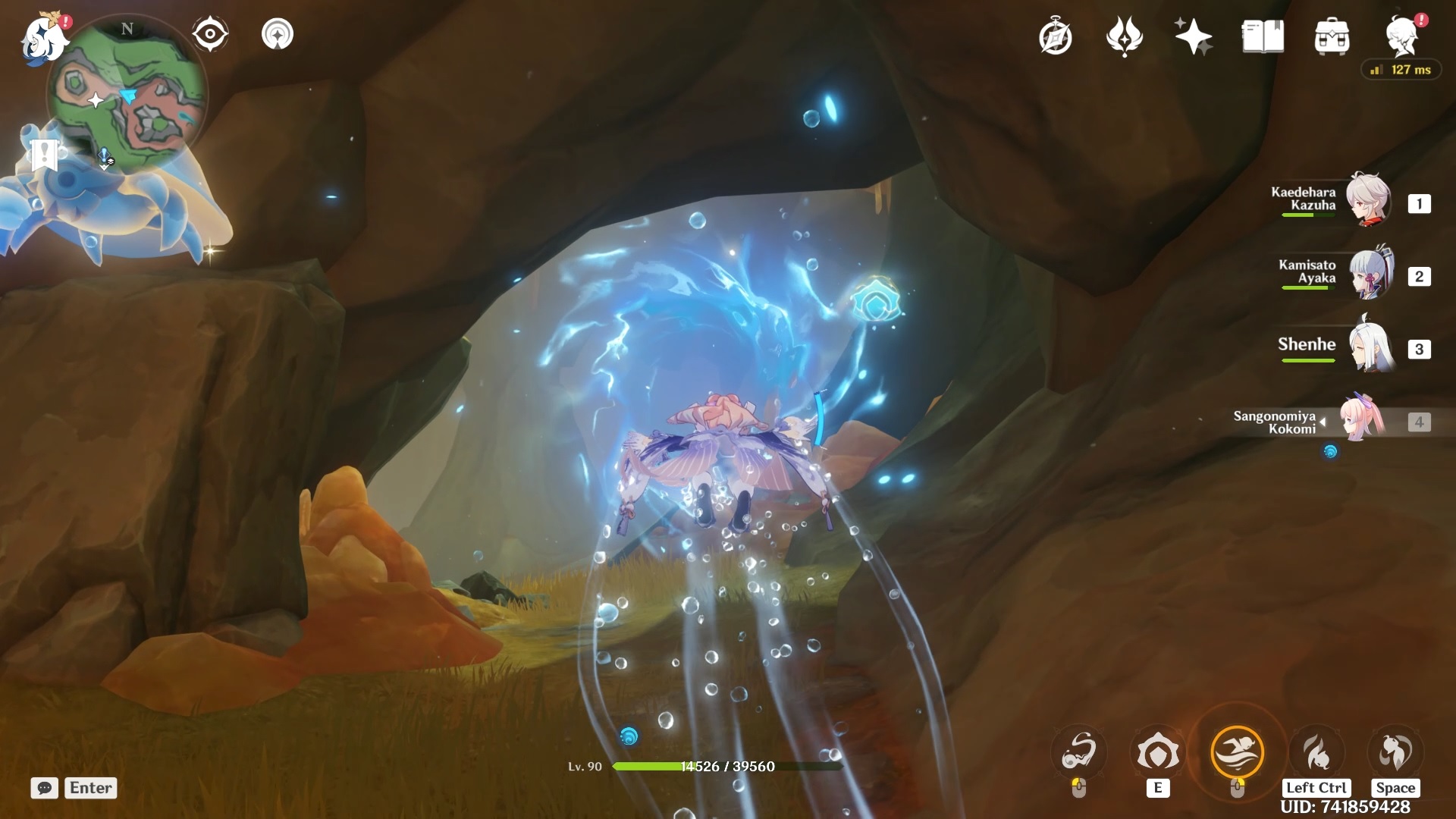Open the character screen icon
The height and width of the screenshot is (819, 1456).
[1401, 36]
